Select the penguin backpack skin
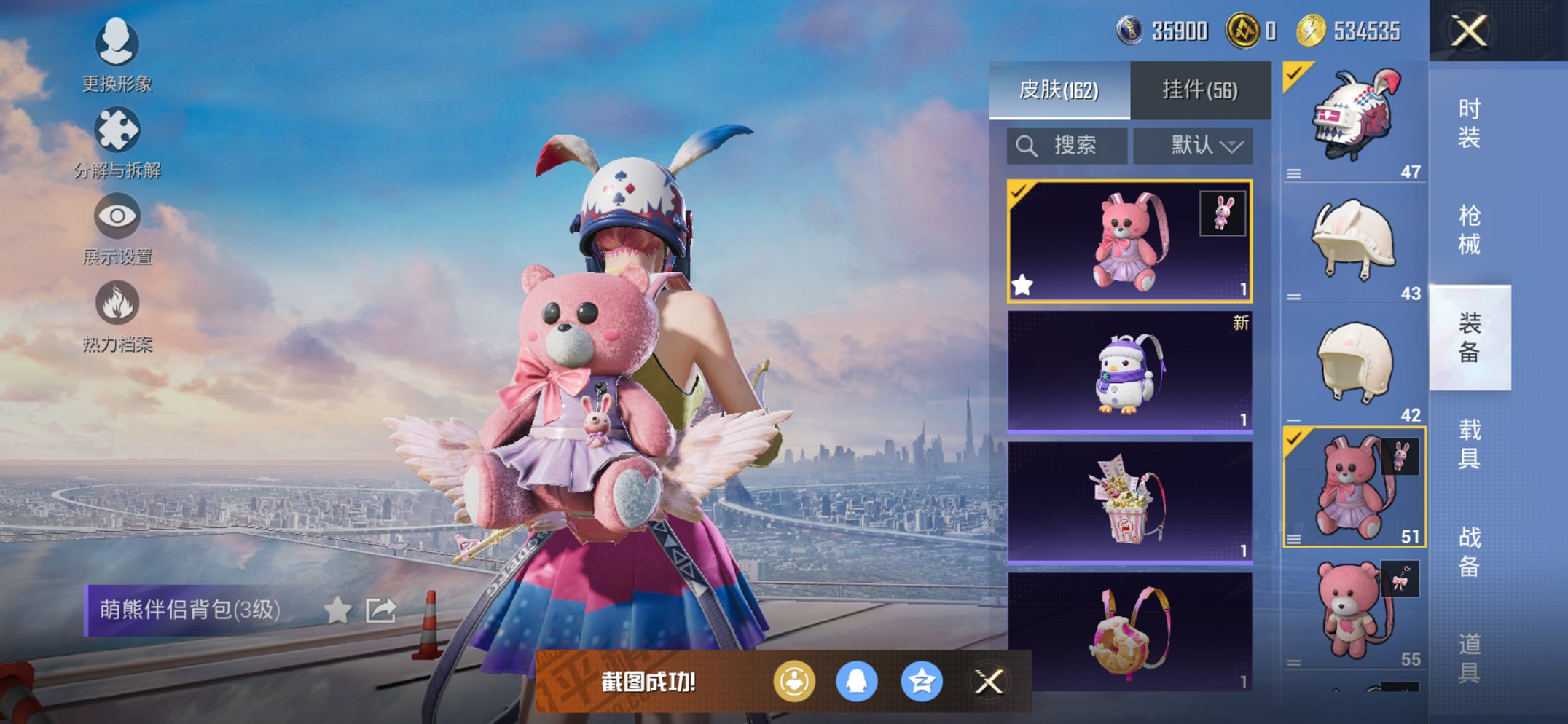The width and height of the screenshot is (1568, 724). [1129, 372]
